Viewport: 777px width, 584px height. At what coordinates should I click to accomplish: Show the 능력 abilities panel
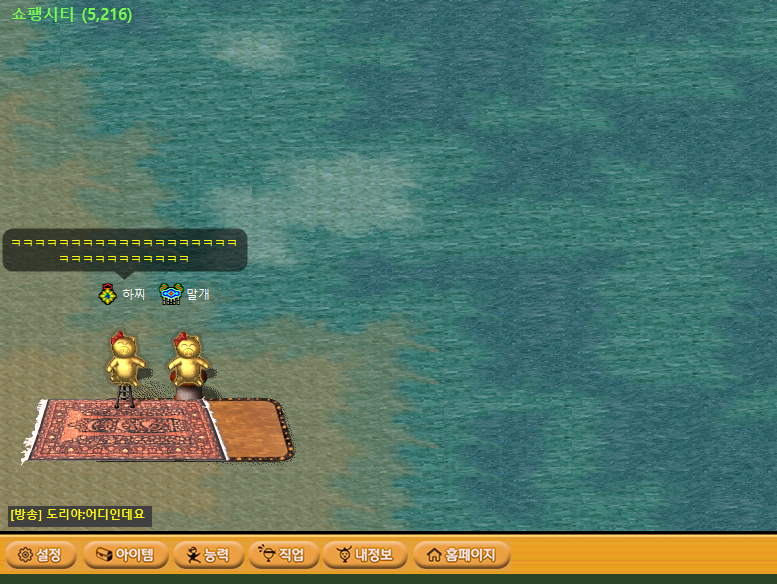tap(208, 554)
